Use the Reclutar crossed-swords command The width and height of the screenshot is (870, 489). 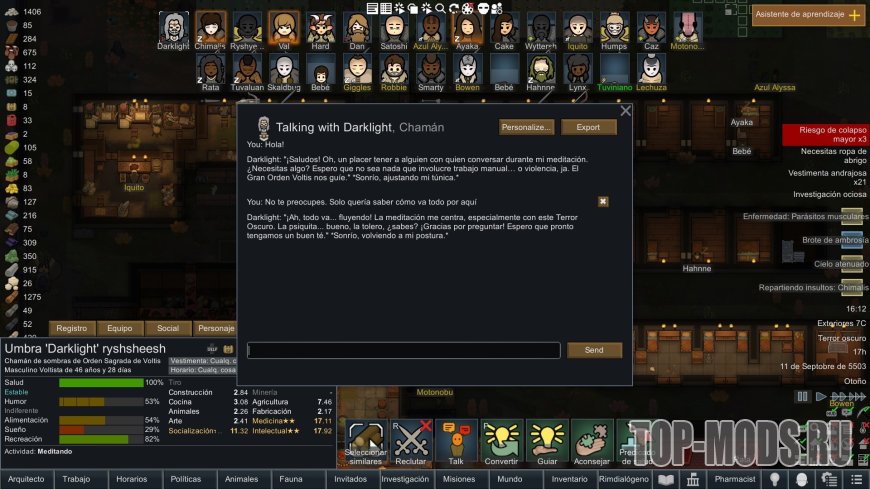point(408,443)
